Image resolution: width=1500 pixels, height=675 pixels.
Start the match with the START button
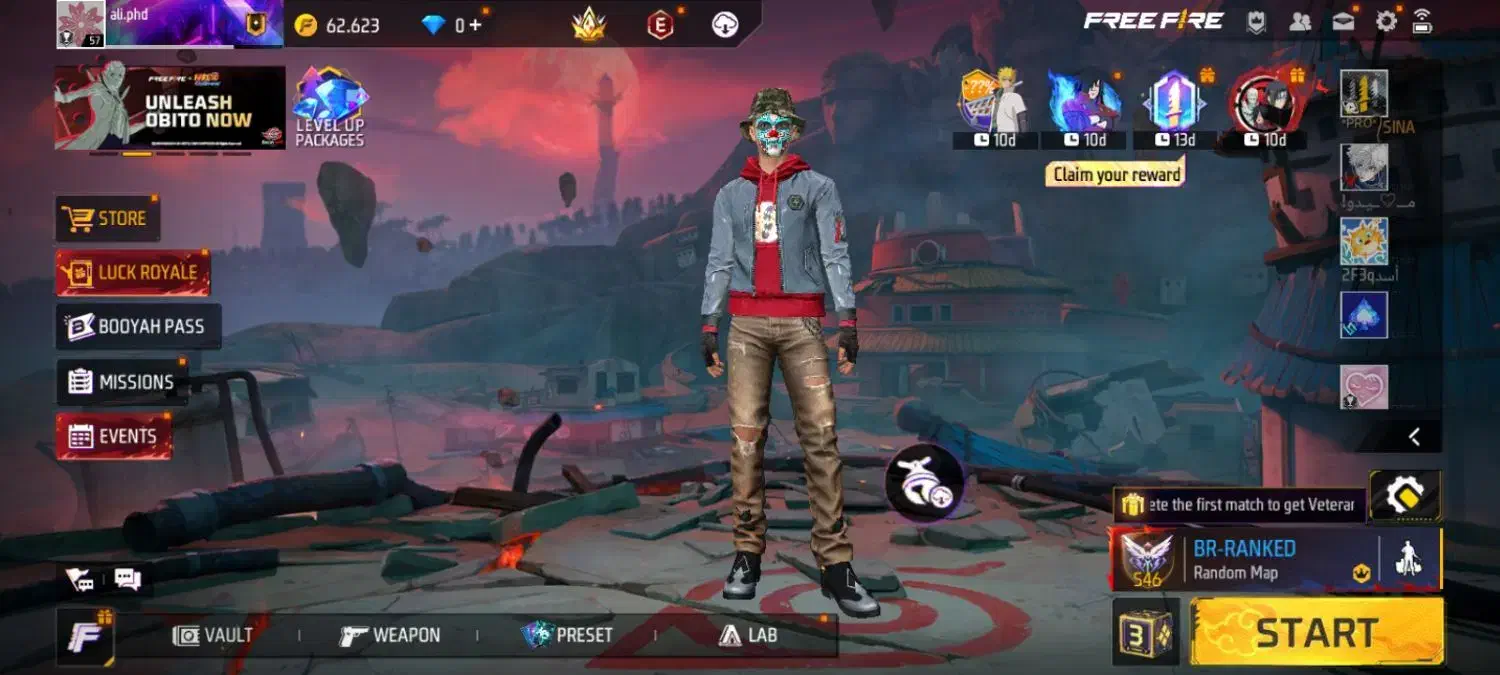(x=1316, y=632)
